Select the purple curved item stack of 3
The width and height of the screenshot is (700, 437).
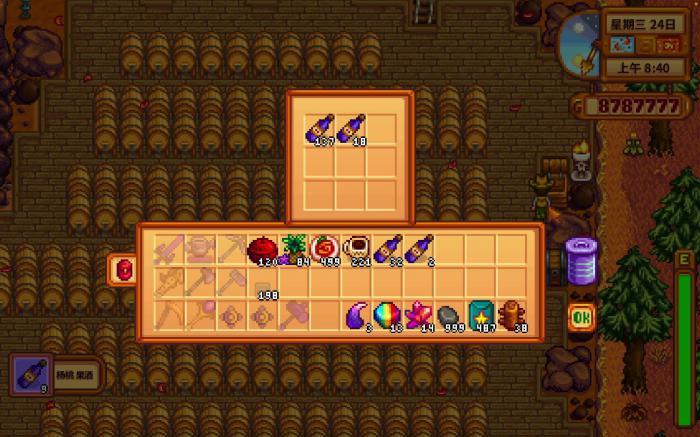[x=357, y=316]
